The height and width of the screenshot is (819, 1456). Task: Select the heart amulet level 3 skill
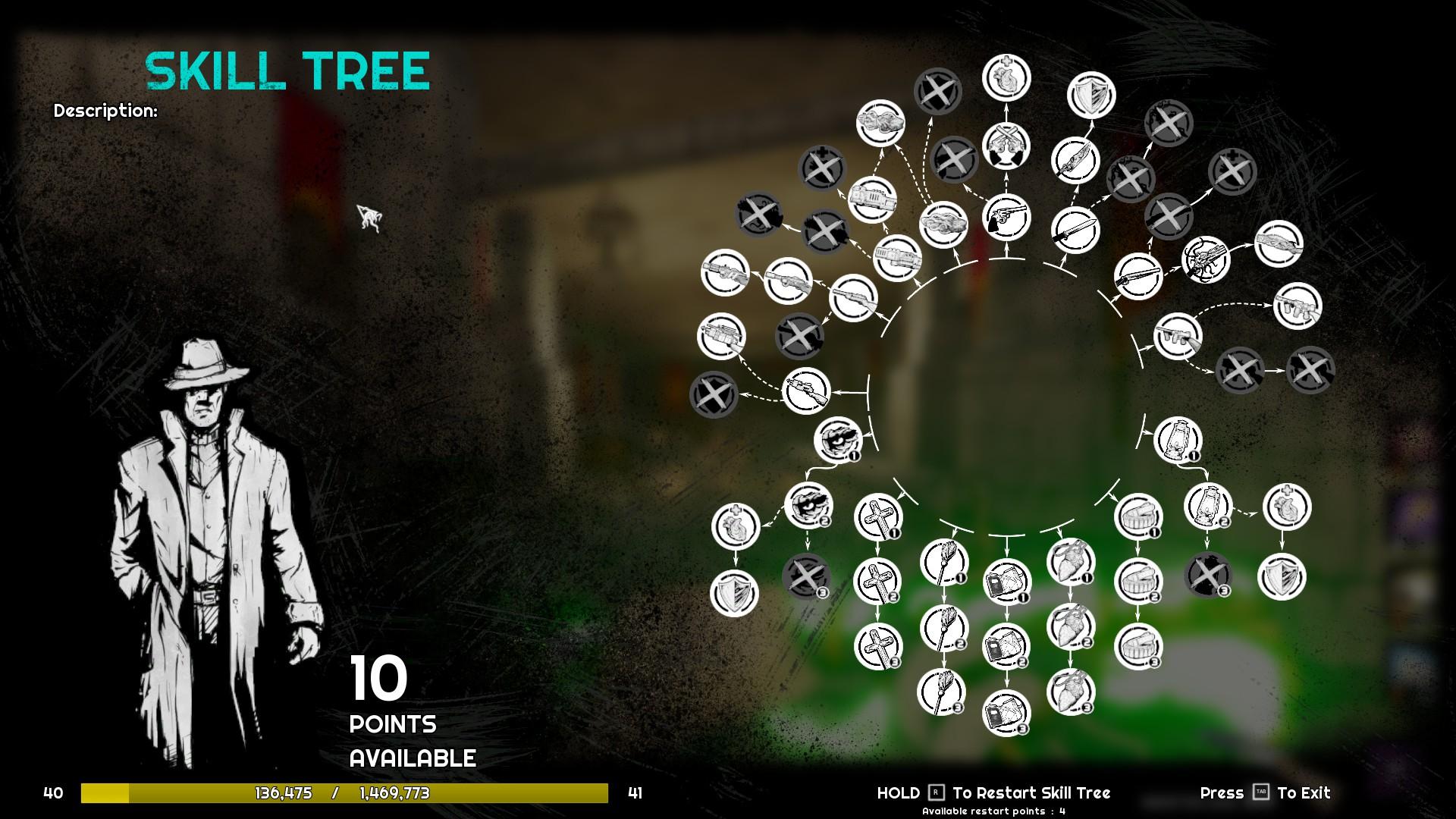(1071, 692)
